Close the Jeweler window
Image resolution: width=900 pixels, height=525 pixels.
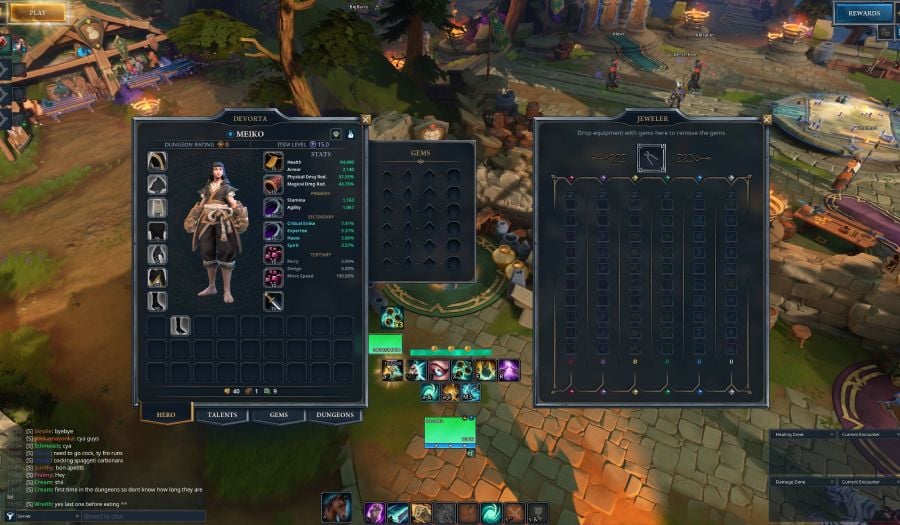coord(766,119)
